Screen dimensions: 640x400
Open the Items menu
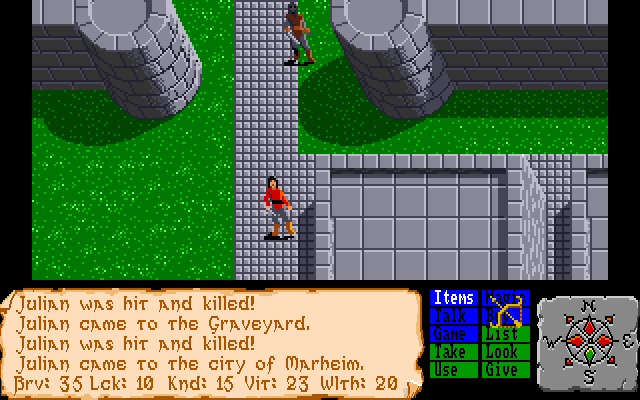point(454,298)
